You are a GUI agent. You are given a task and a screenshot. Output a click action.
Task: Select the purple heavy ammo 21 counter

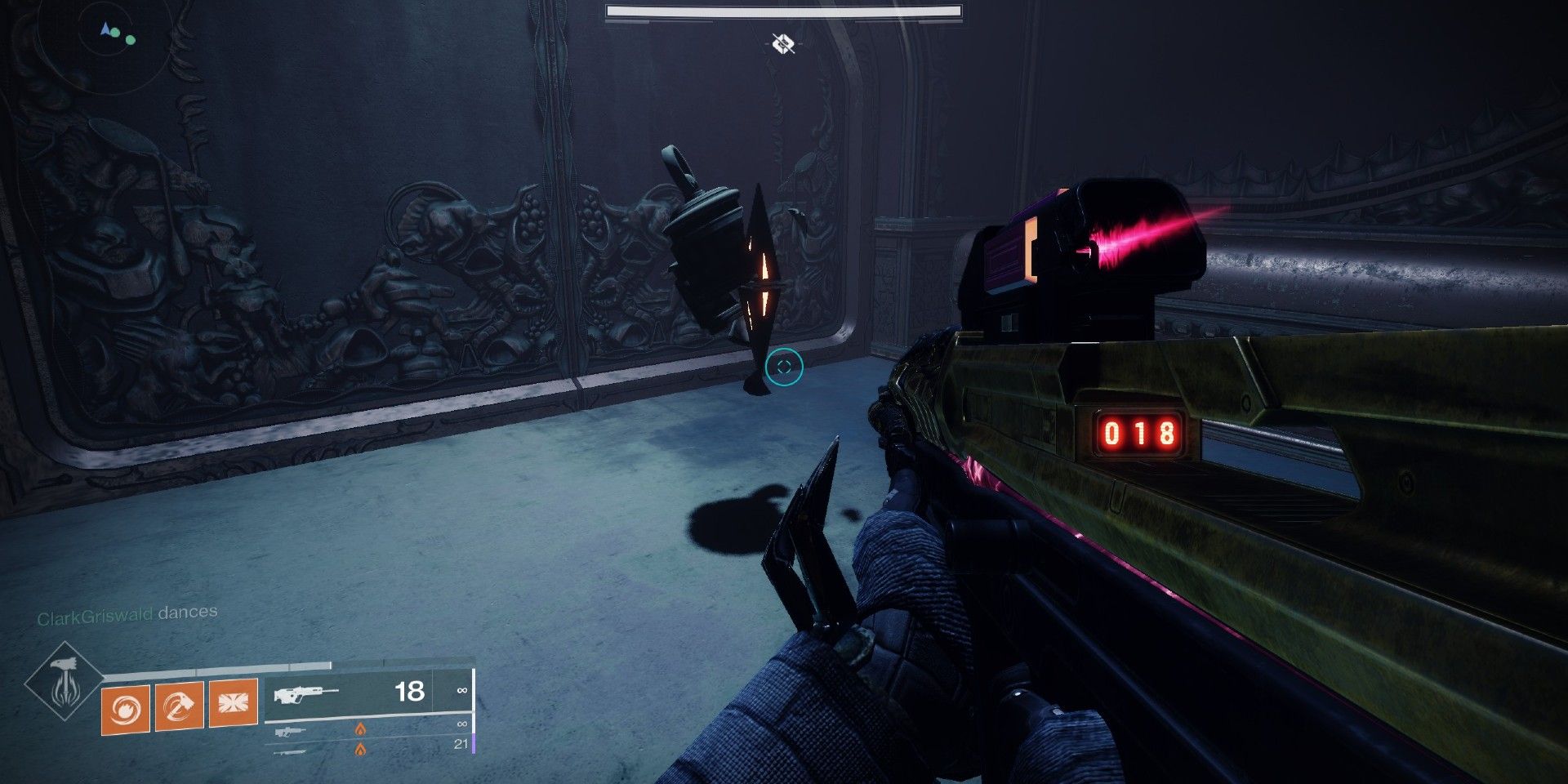[460, 744]
